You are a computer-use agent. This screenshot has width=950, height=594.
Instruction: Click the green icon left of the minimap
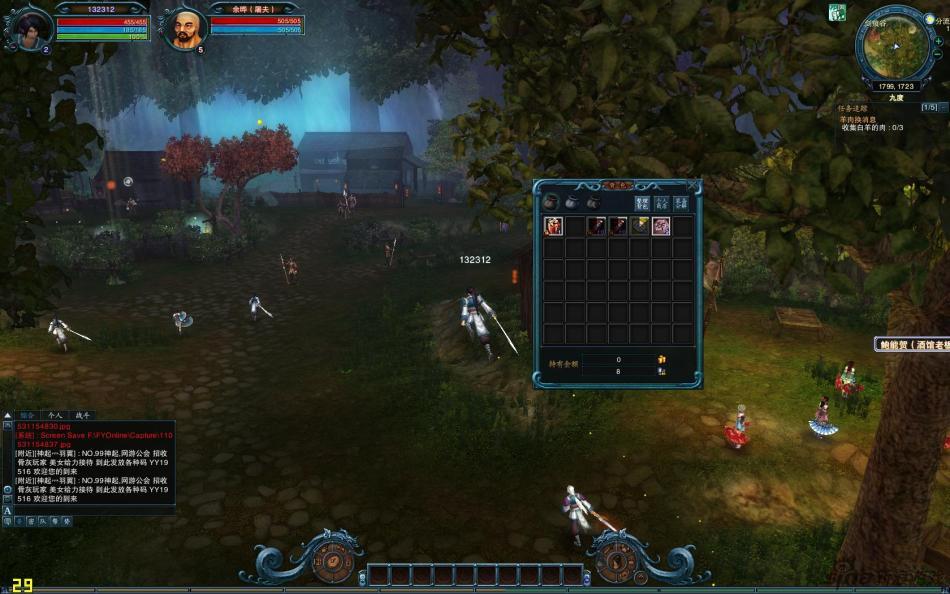(836, 12)
